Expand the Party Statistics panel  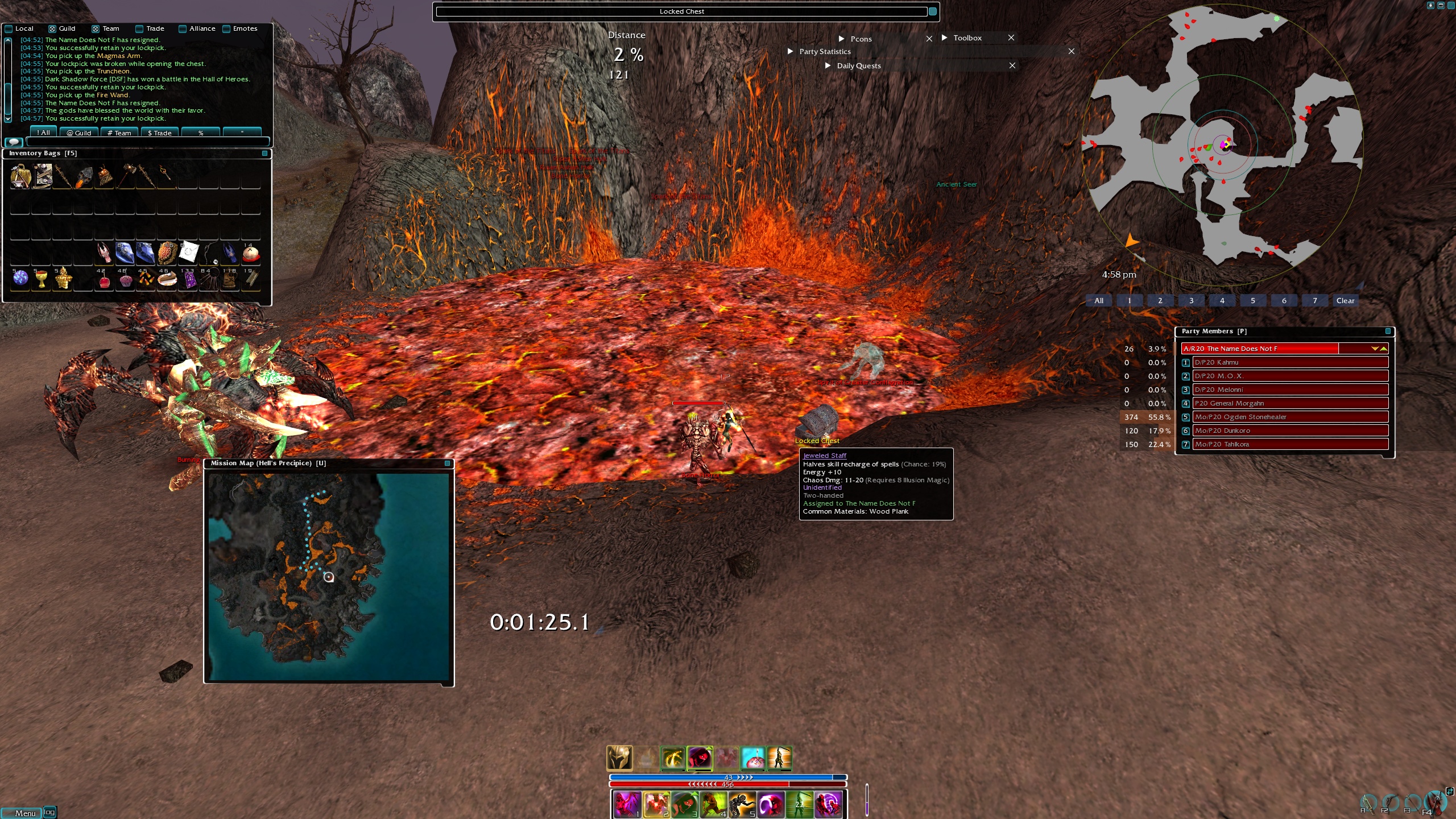point(790,51)
